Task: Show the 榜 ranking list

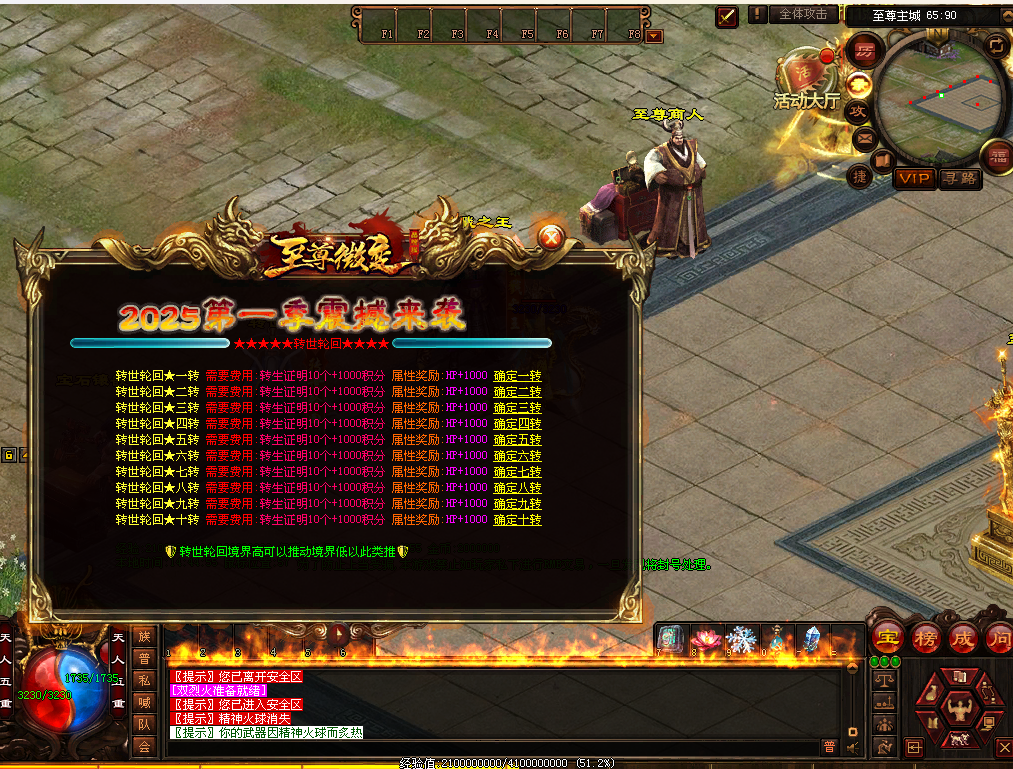Action: coord(925,636)
